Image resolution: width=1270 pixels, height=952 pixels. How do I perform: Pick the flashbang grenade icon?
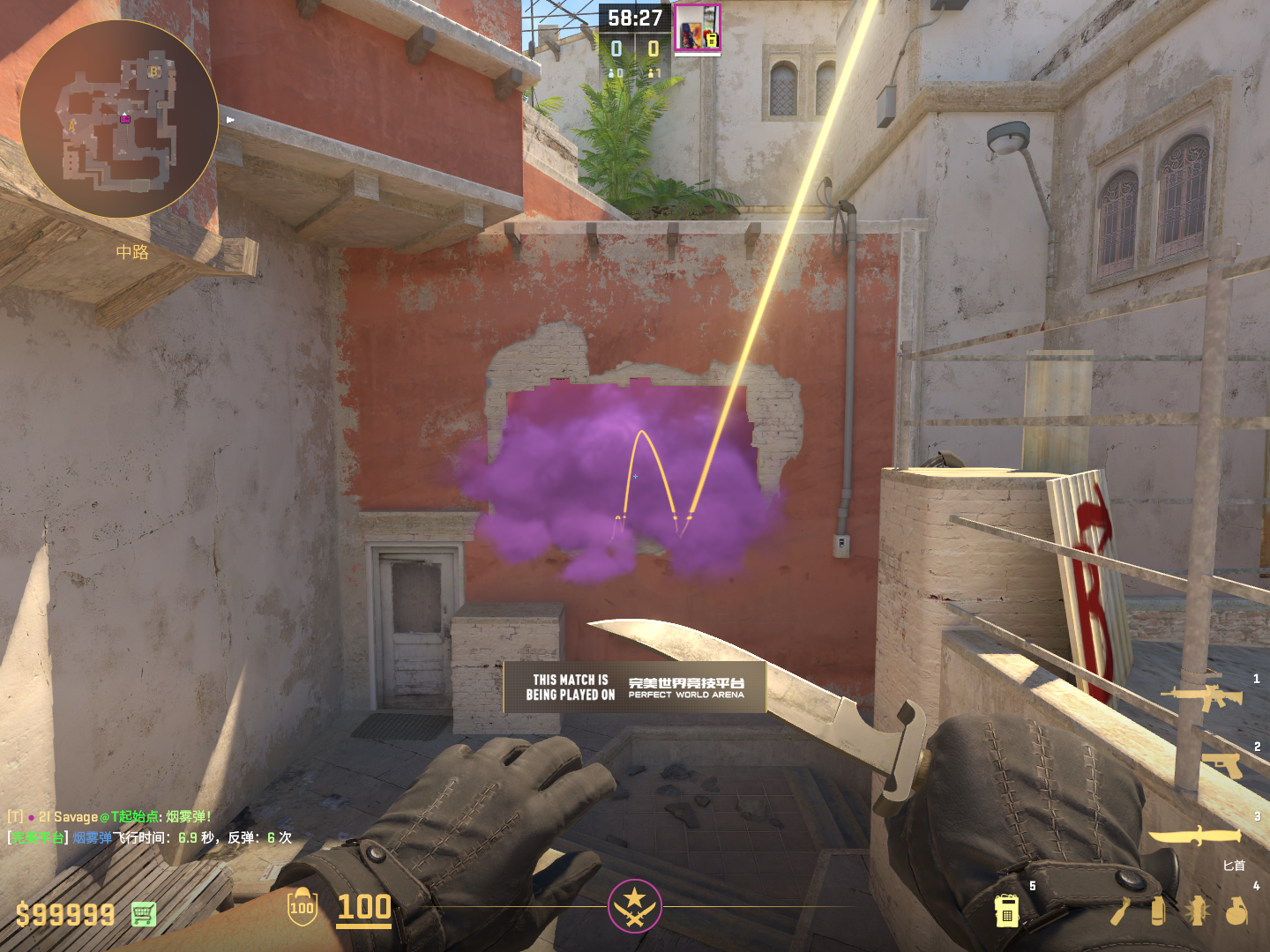coord(1198,911)
